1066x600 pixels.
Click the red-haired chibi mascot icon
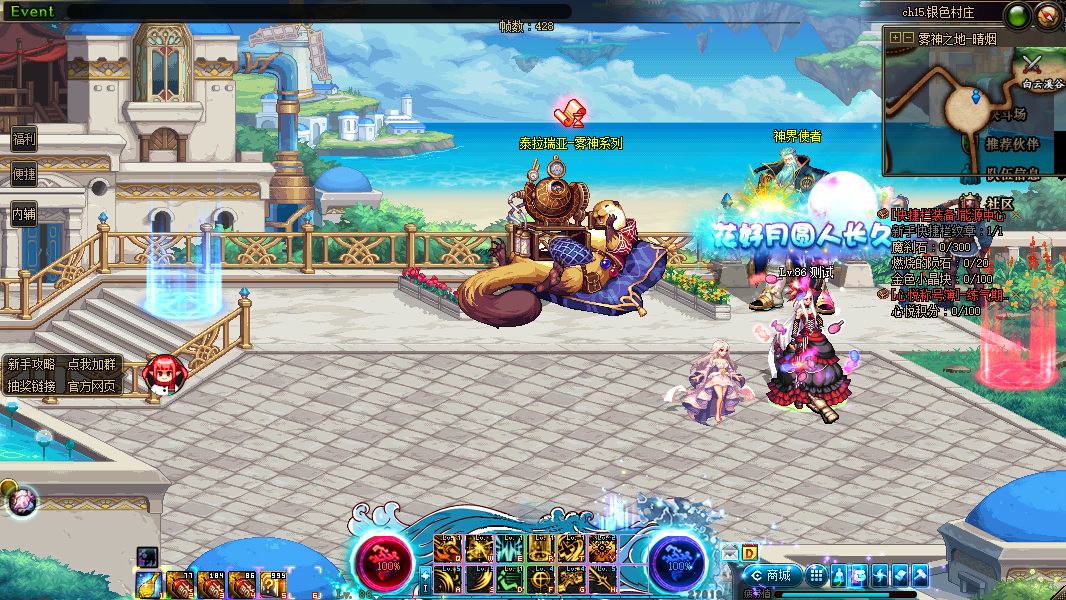tap(164, 374)
